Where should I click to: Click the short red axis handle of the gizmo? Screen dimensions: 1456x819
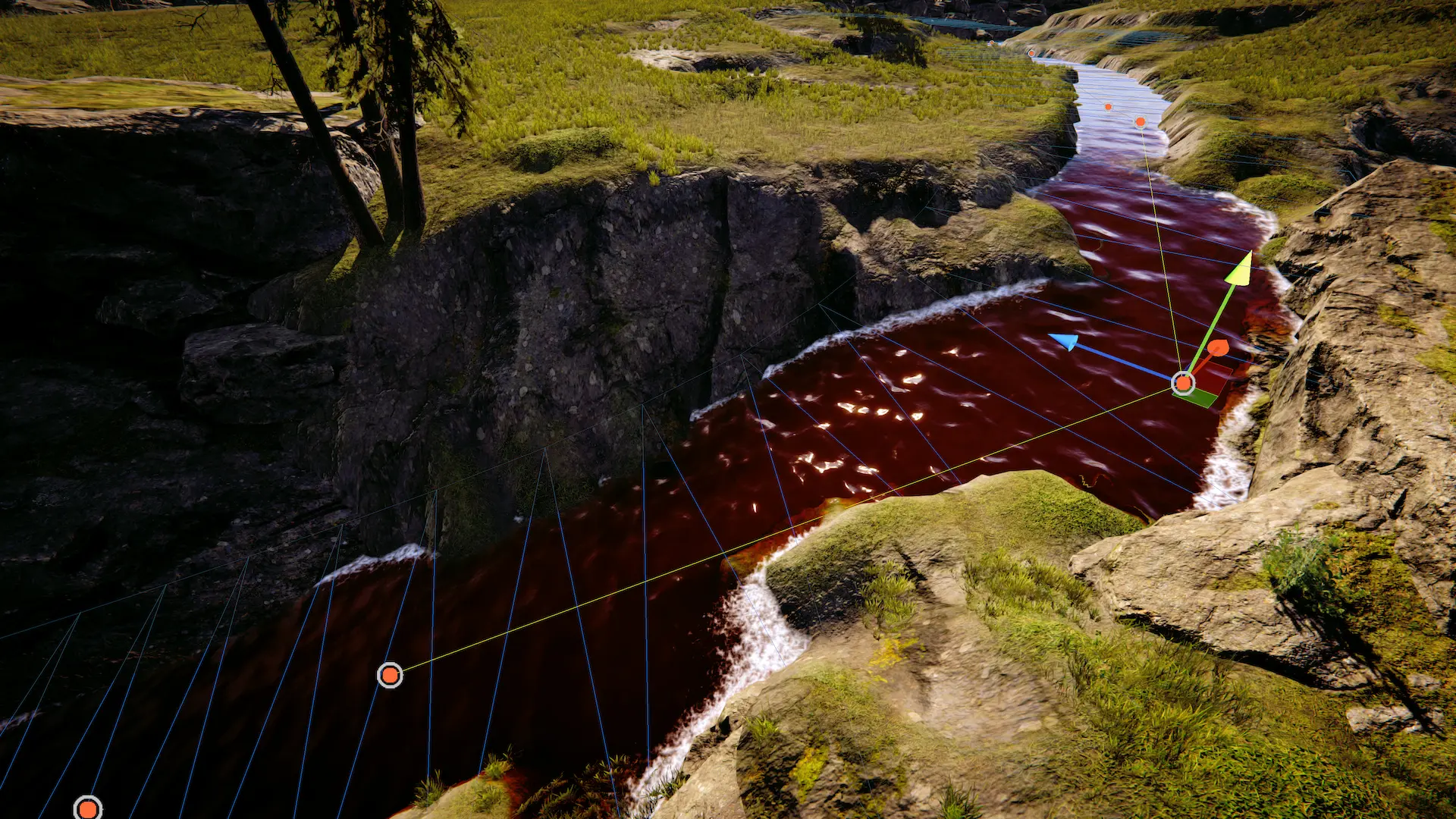pos(1217,349)
